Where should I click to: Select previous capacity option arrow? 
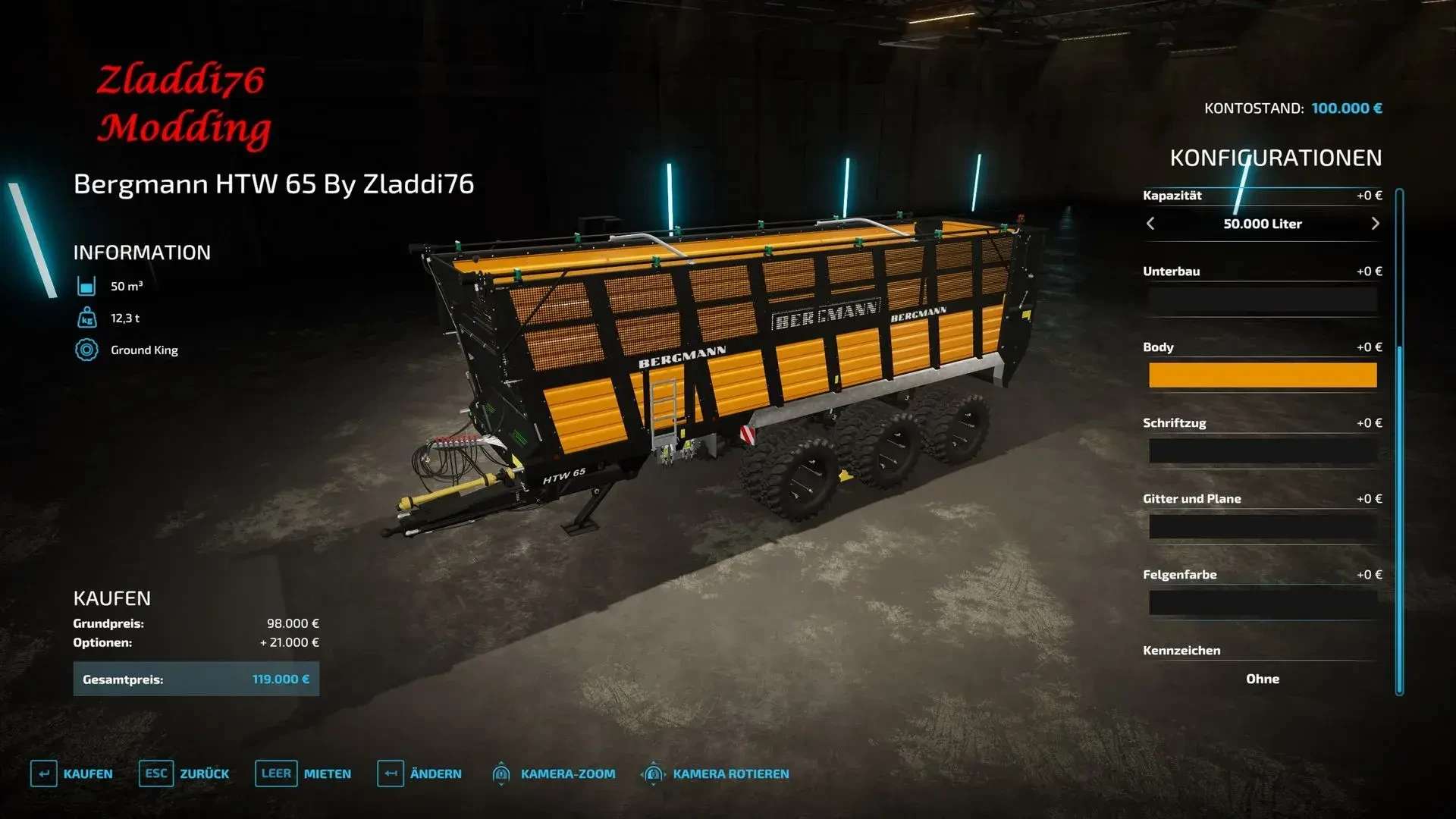point(1150,224)
